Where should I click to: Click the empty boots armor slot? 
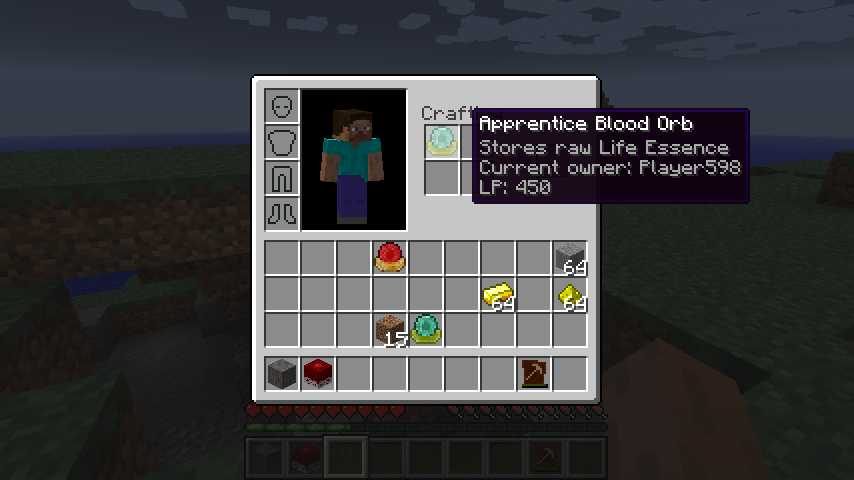pyautogui.click(x=282, y=213)
